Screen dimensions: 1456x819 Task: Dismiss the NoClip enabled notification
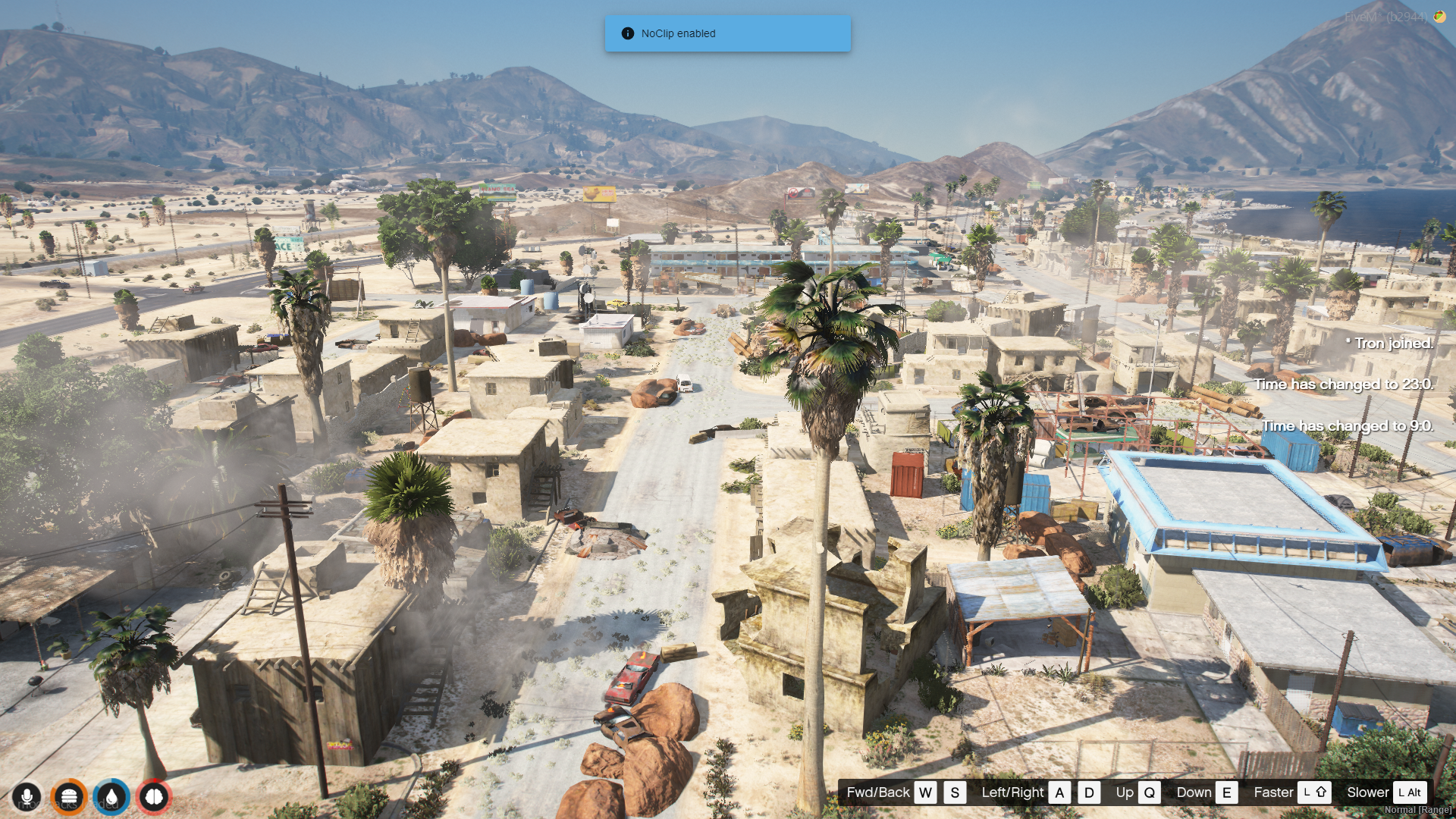(x=726, y=33)
